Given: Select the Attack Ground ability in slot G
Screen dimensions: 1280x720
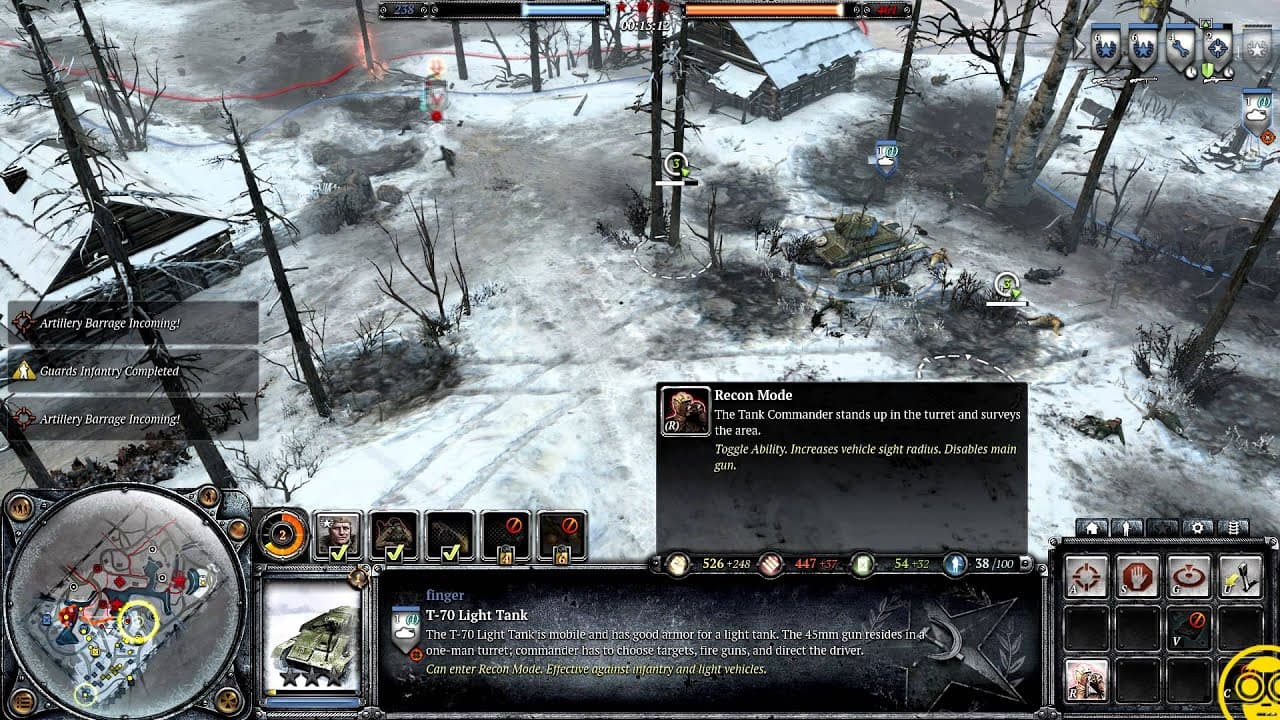Looking at the screenshot, I should (1189, 575).
